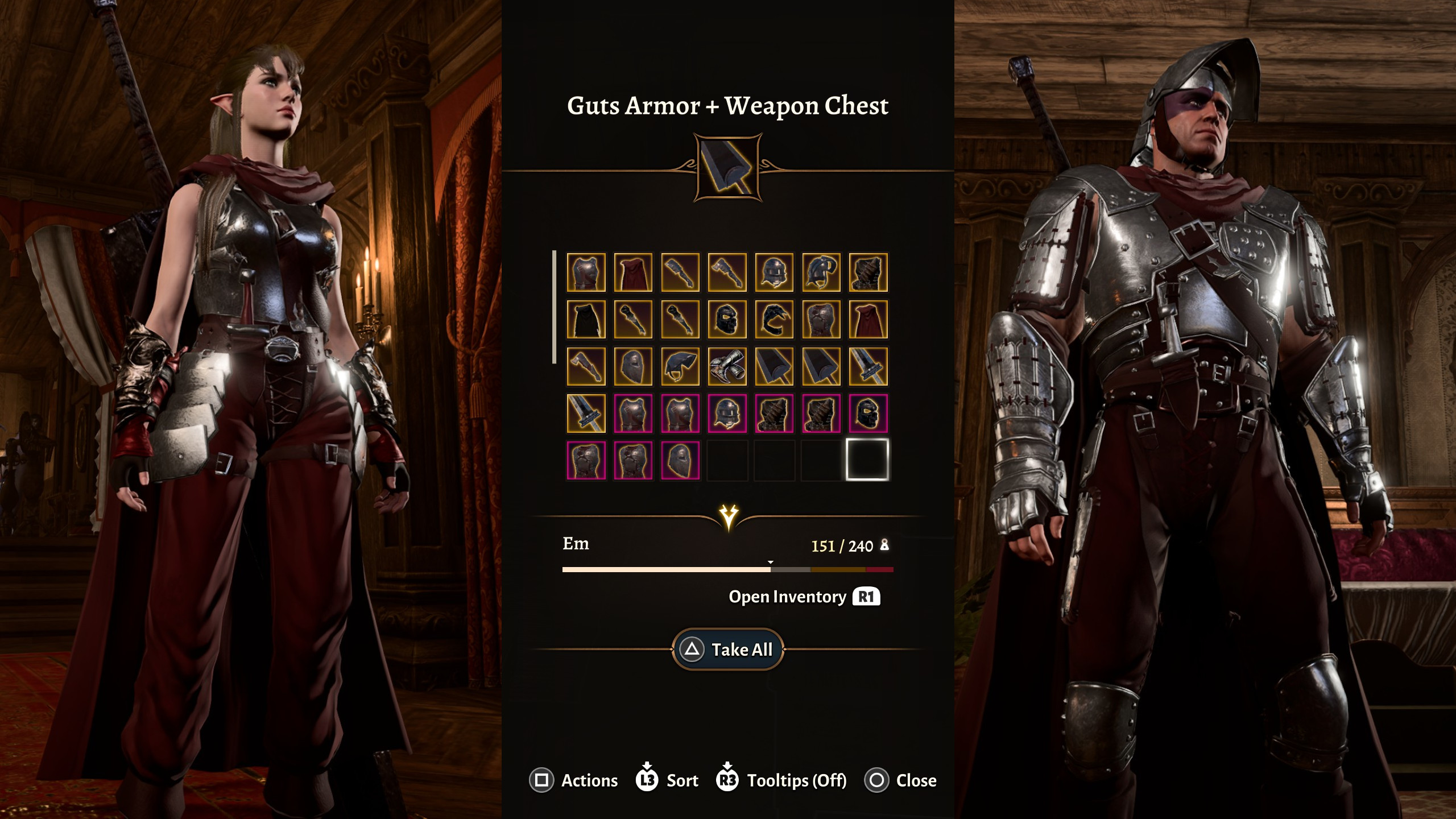1456x819 pixels.
Task: Toggle the Tooltips (Off) option
Action: coord(782,780)
